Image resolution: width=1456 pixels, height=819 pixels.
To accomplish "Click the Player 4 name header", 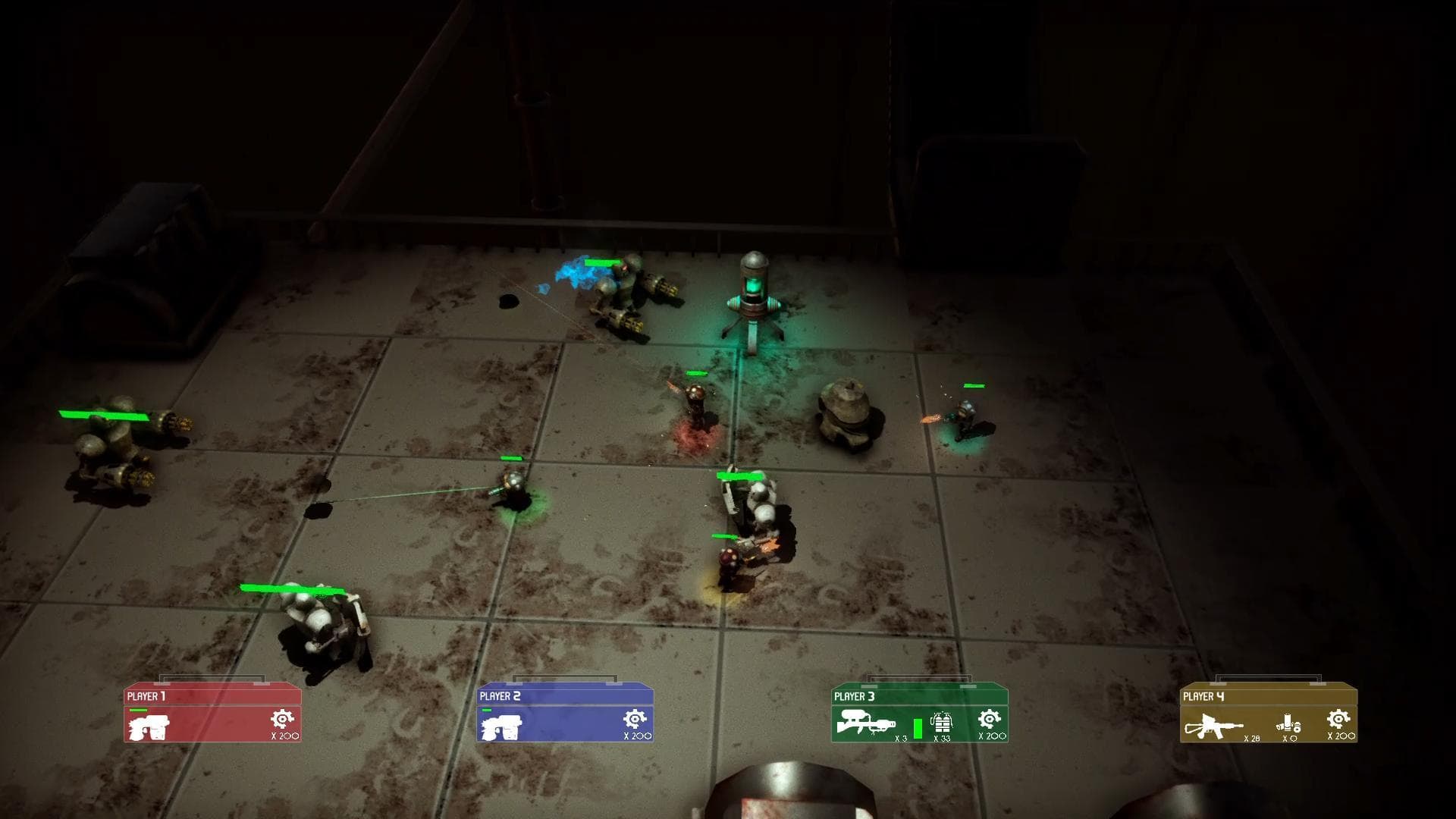I will coord(1203,696).
